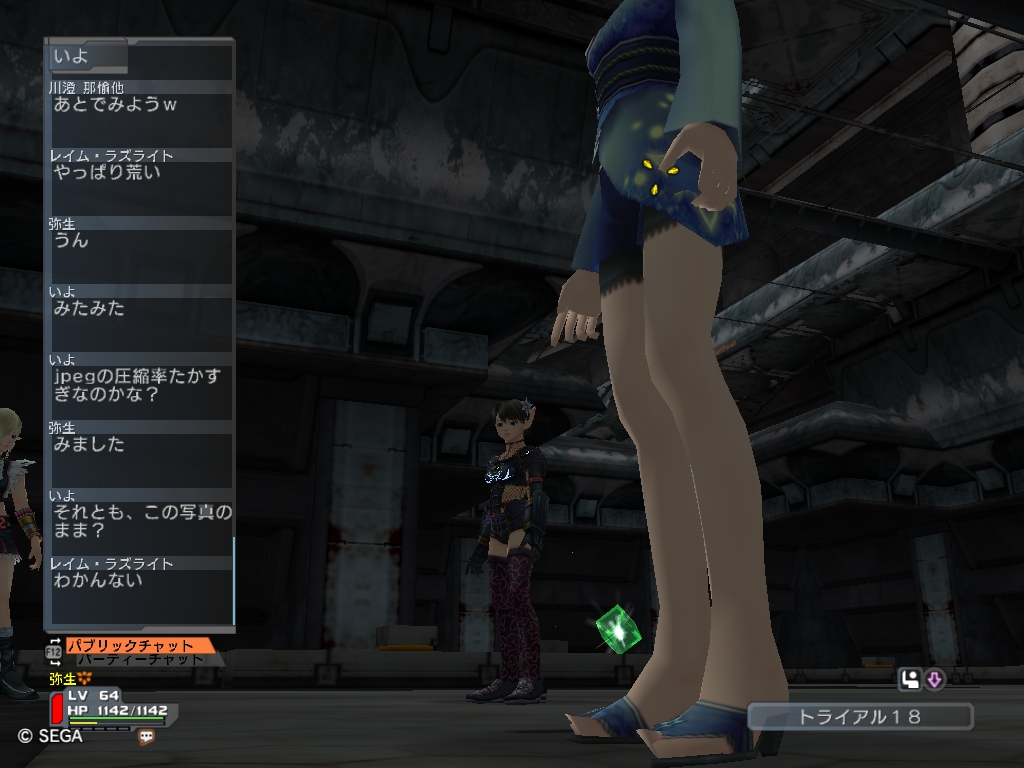Click the pink down arrow icon

coord(934,680)
